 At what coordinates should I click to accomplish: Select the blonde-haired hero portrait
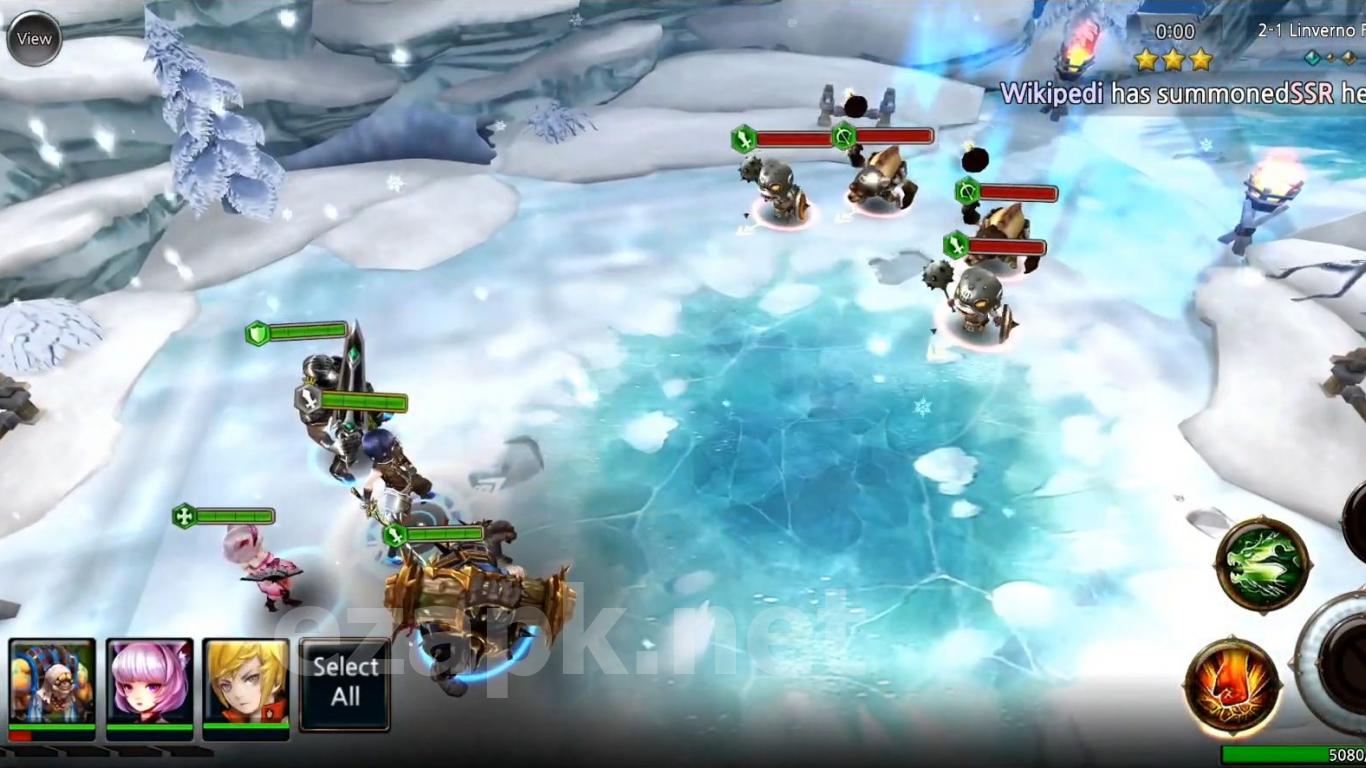tap(246, 683)
